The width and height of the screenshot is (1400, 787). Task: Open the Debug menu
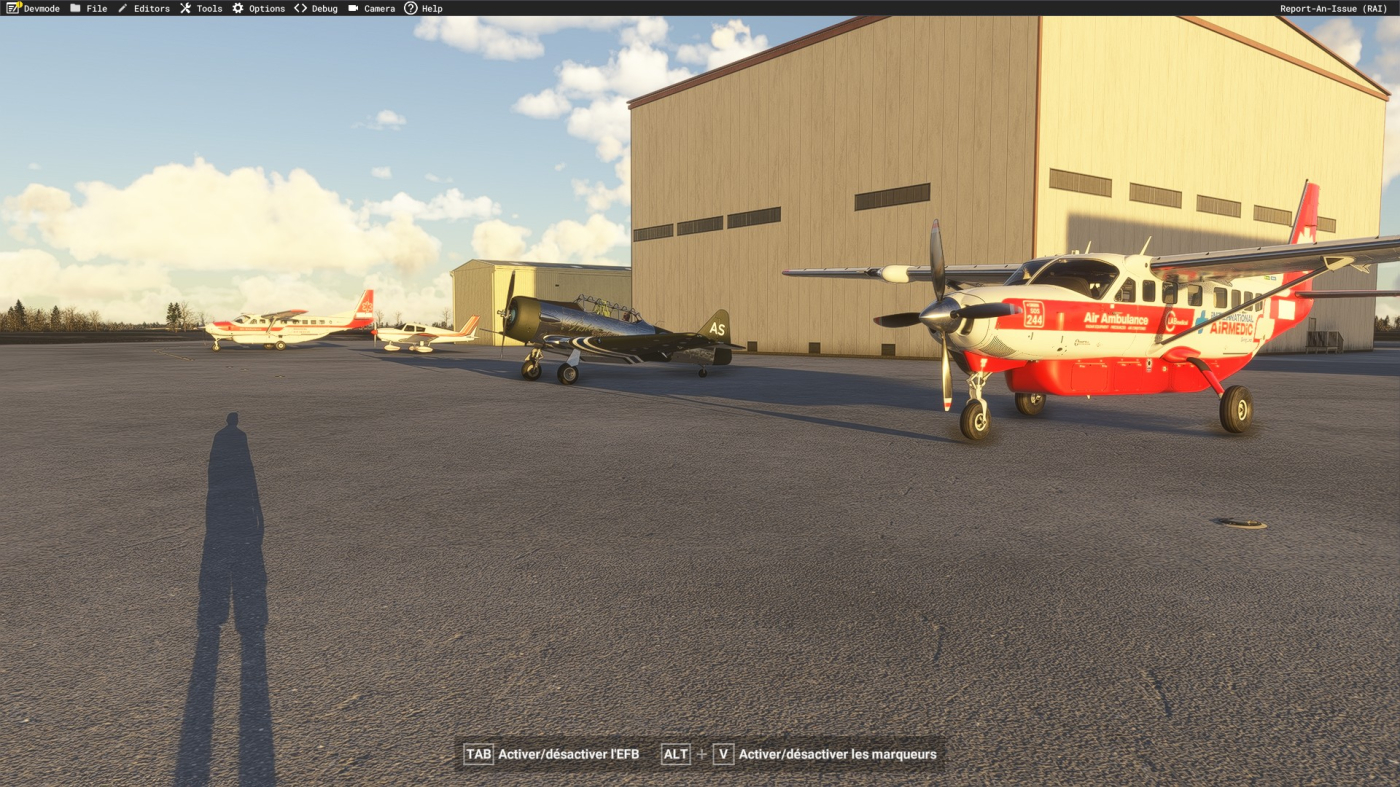[x=316, y=8]
